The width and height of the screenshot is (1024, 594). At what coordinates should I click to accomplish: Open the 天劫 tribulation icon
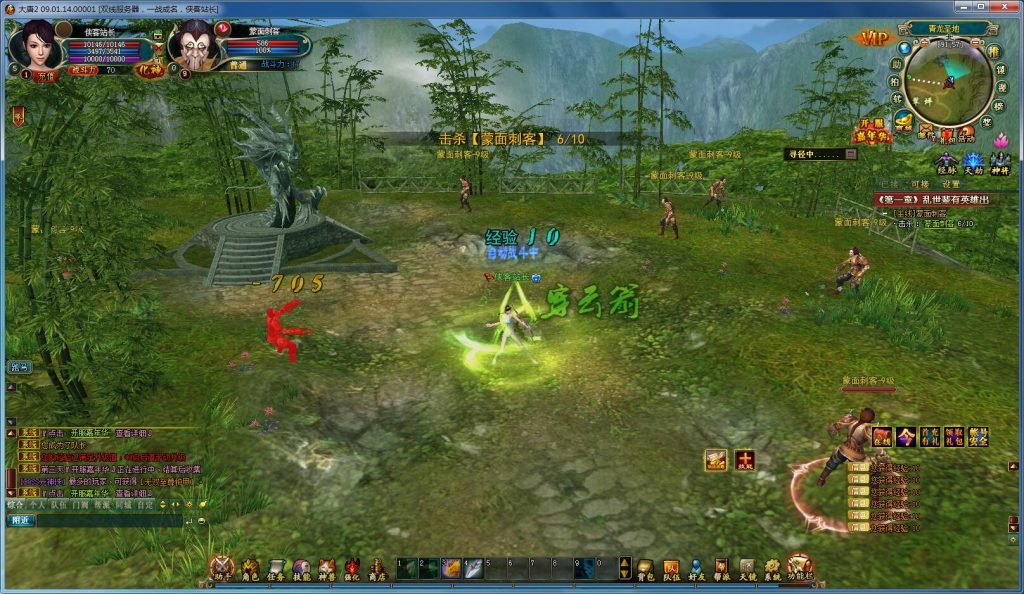pos(973,163)
